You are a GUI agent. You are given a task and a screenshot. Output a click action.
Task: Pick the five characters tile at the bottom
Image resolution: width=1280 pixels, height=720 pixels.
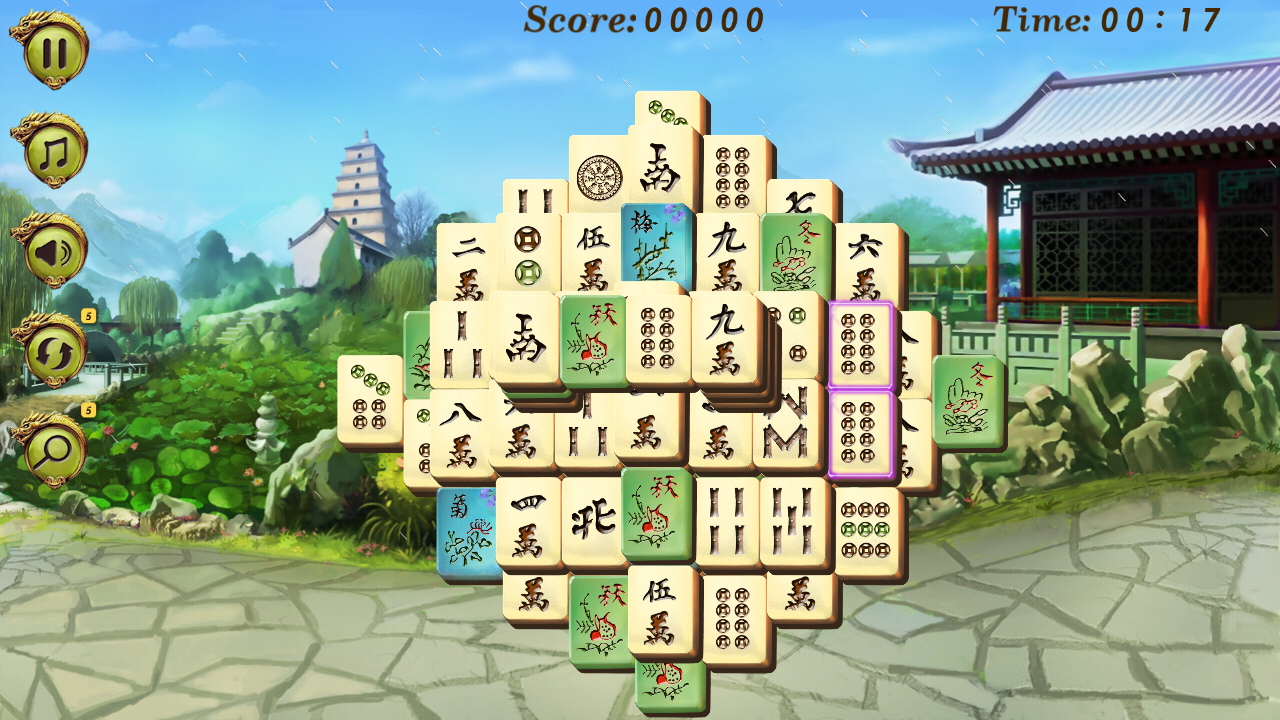(x=660, y=610)
